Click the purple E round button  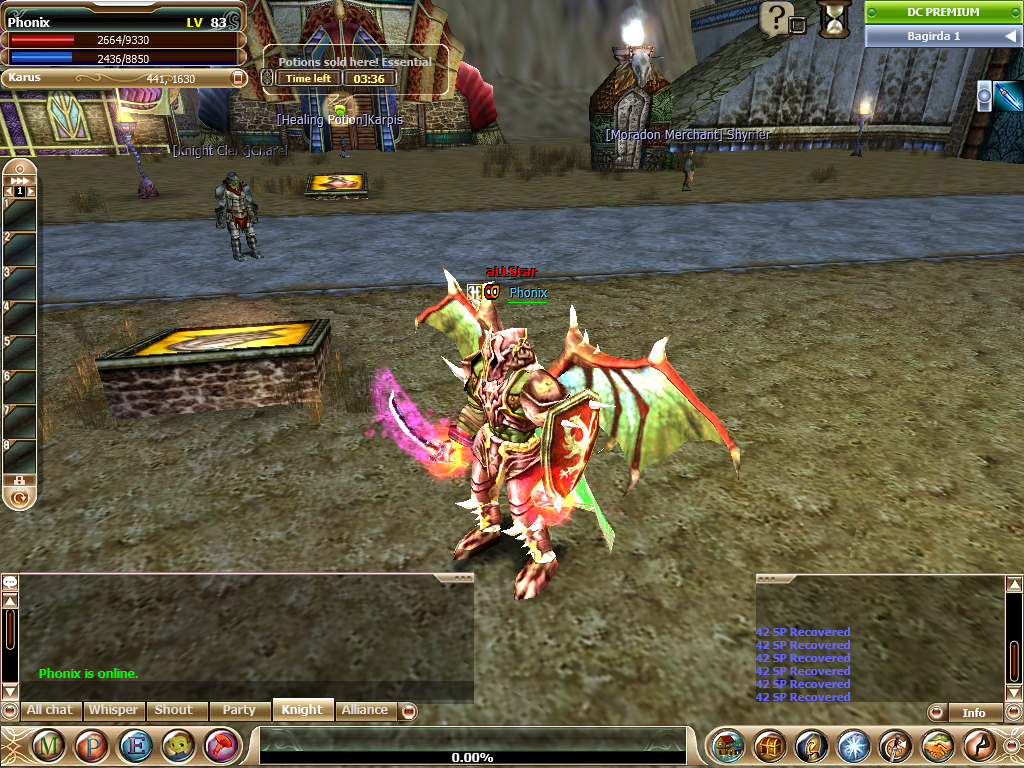click(135, 745)
